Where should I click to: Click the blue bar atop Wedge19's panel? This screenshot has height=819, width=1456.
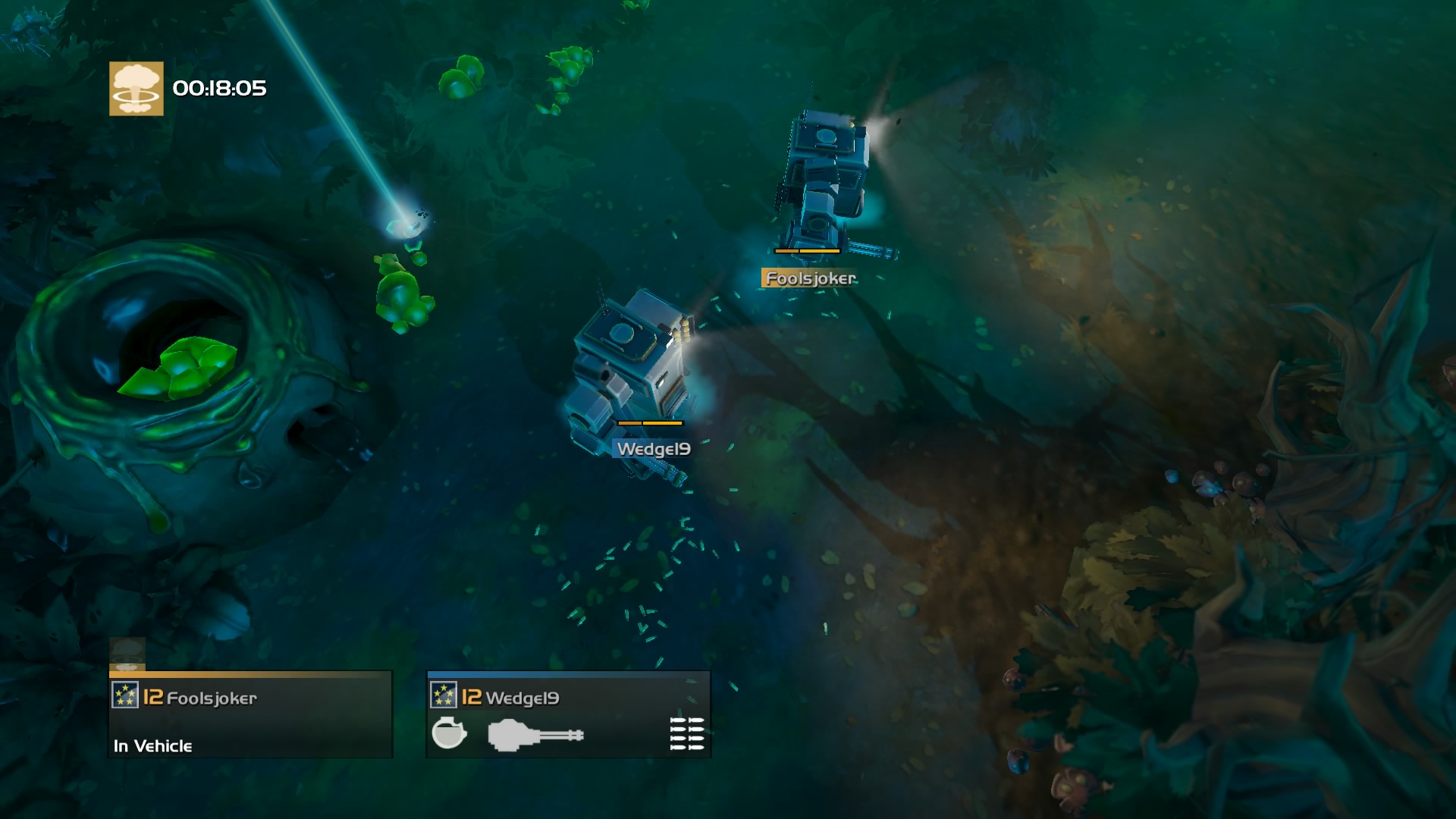[x=569, y=673]
